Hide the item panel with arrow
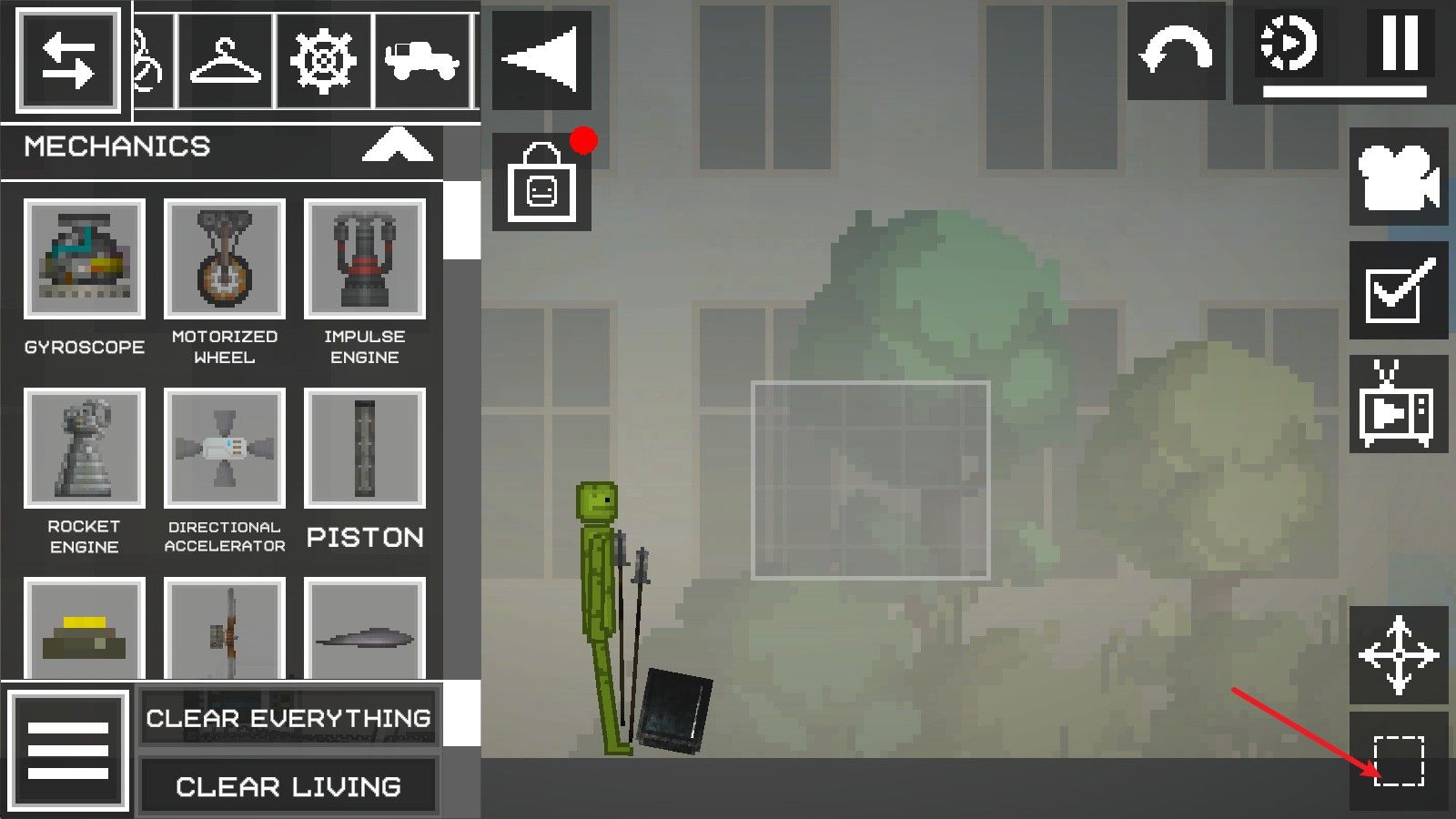Screen dimensions: 1456x819 [x=541, y=60]
